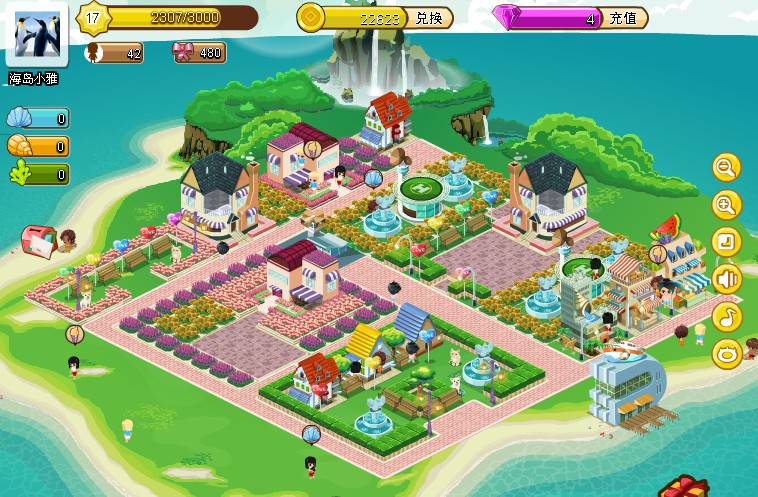Toggle fullscreen with the square icon button
758x497 pixels.
pyautogui.click(x=726, y=242)
